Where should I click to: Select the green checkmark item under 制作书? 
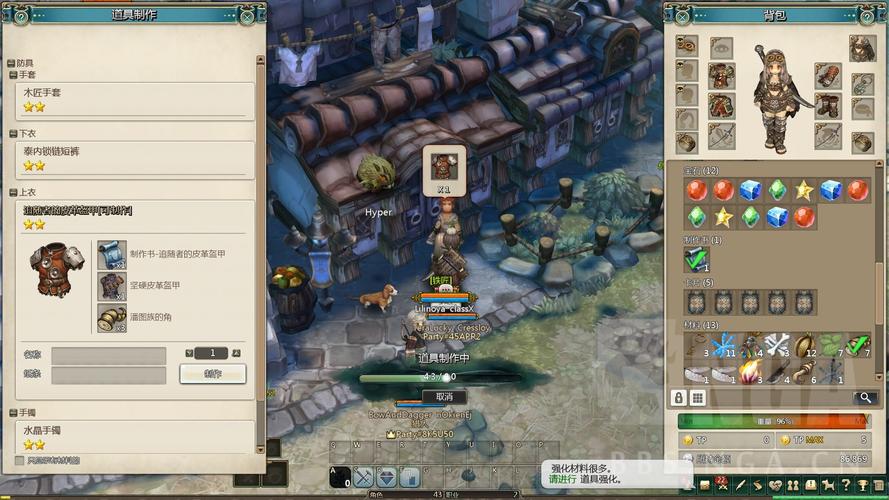tap(696, 260)
